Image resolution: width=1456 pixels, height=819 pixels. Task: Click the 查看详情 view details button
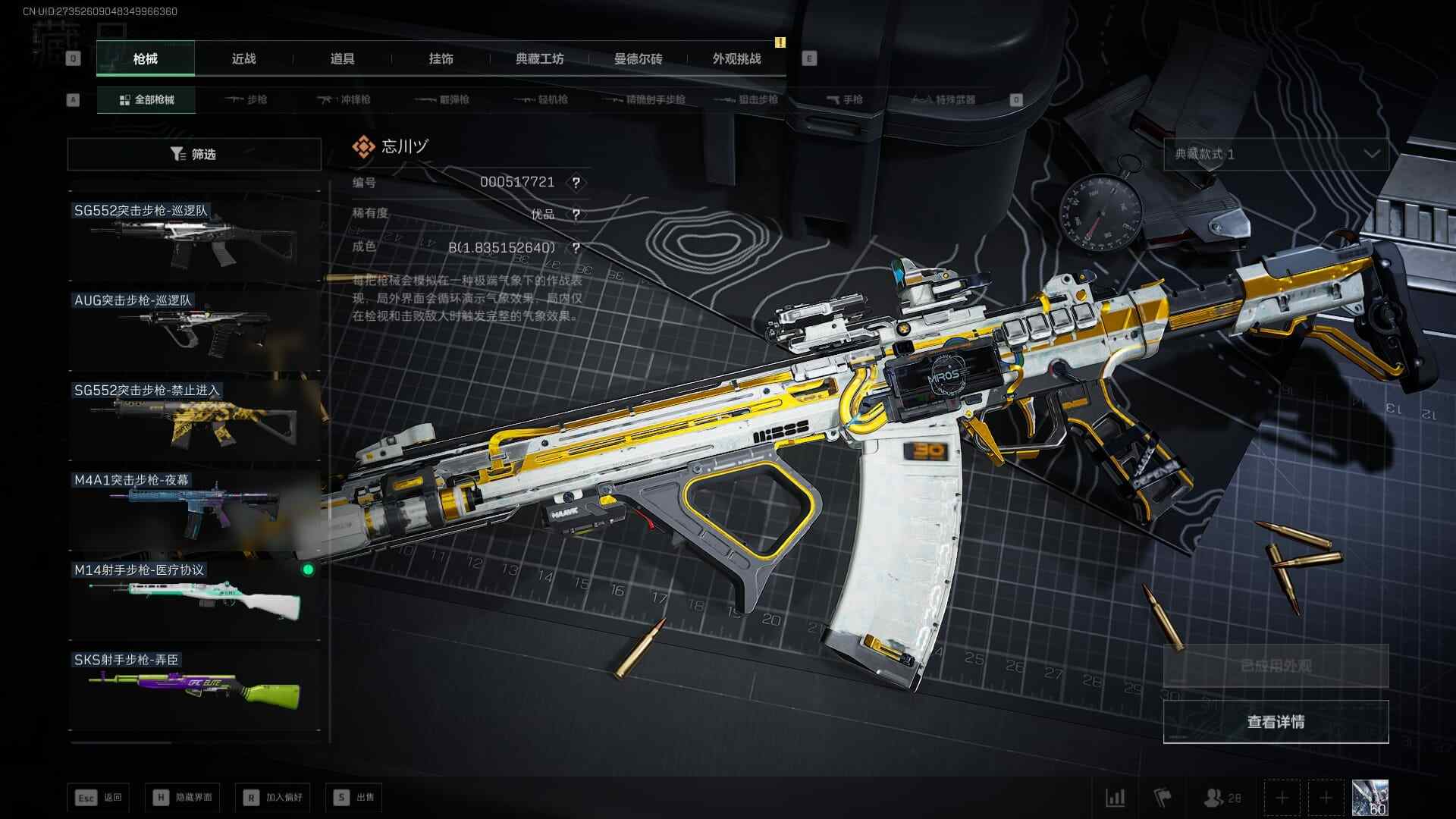point(1276,721)
